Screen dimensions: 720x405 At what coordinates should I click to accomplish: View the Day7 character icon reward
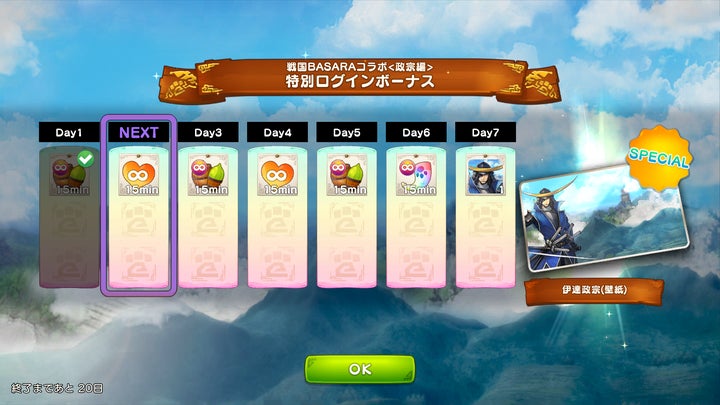(x=485, y=176)
